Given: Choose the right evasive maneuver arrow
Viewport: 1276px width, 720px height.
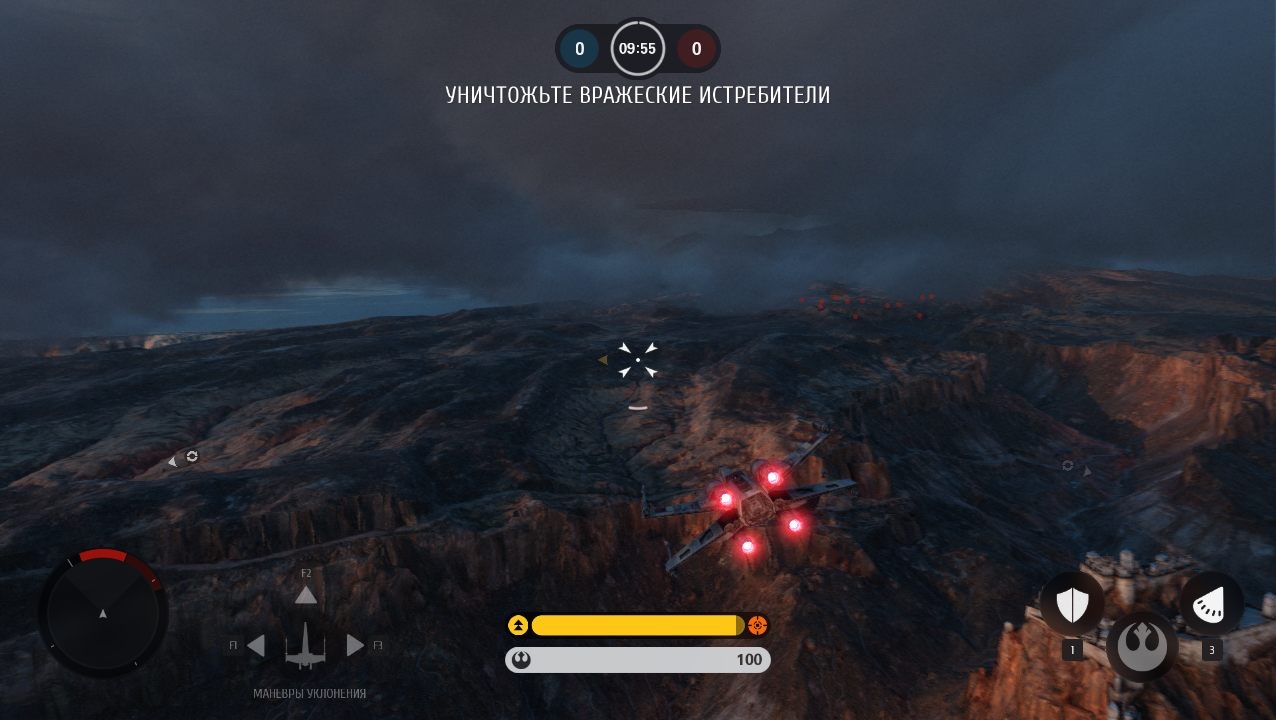Looking at the screenshot, I should pos(354,646).
